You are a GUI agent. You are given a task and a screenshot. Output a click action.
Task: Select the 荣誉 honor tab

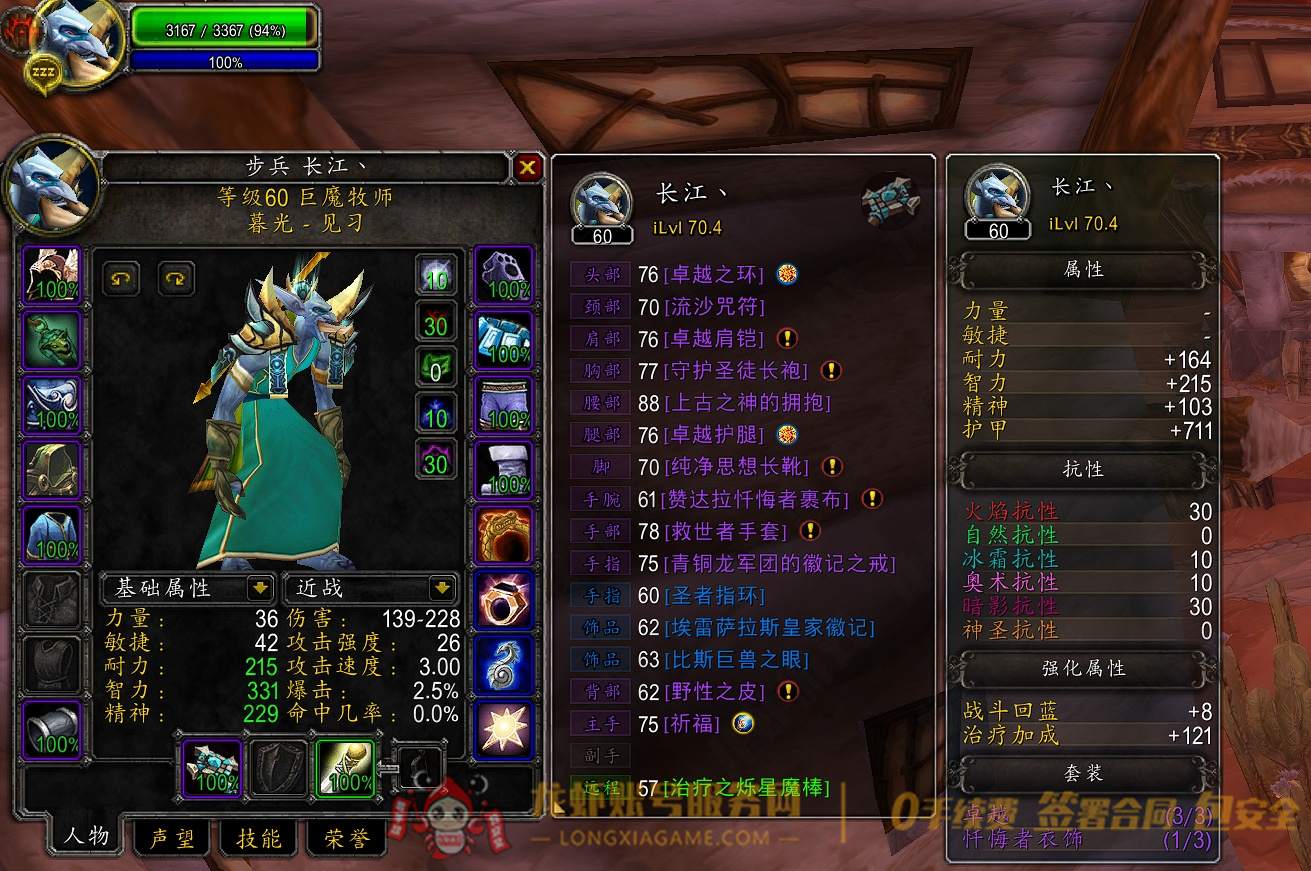(346, 838)
